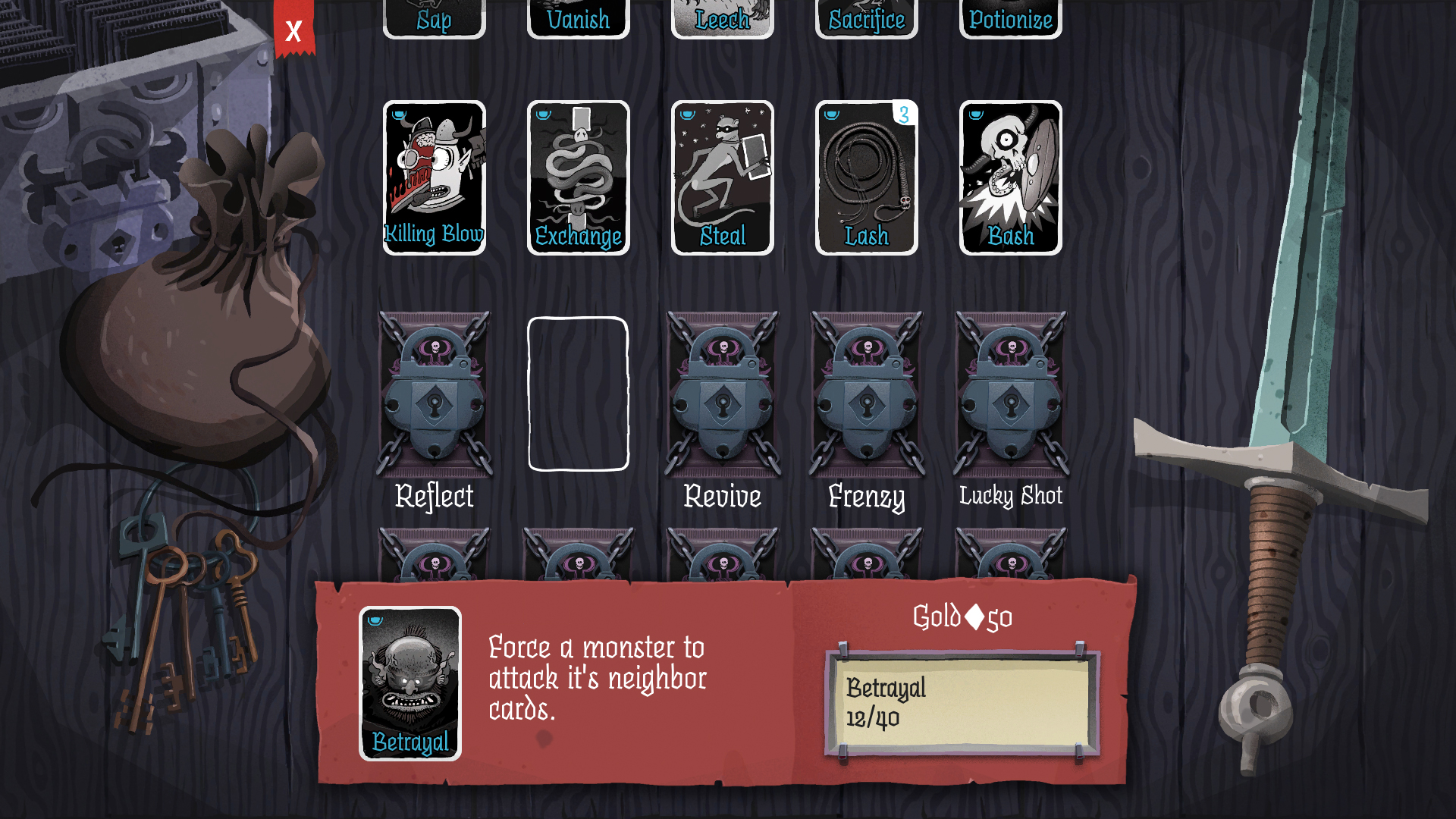Select the Lash card

coord(865,176)
